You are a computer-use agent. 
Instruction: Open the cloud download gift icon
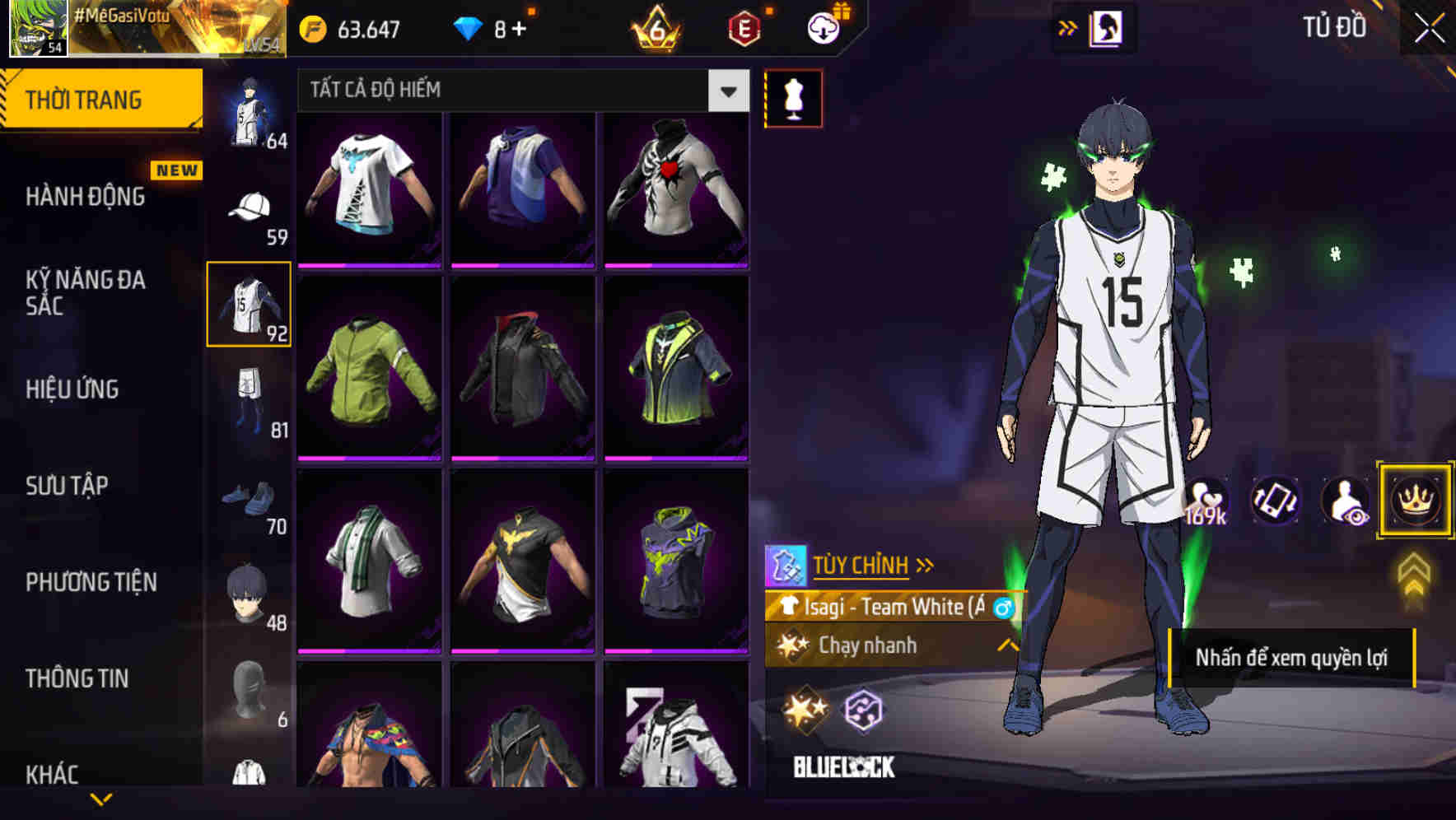coord(821,26)
